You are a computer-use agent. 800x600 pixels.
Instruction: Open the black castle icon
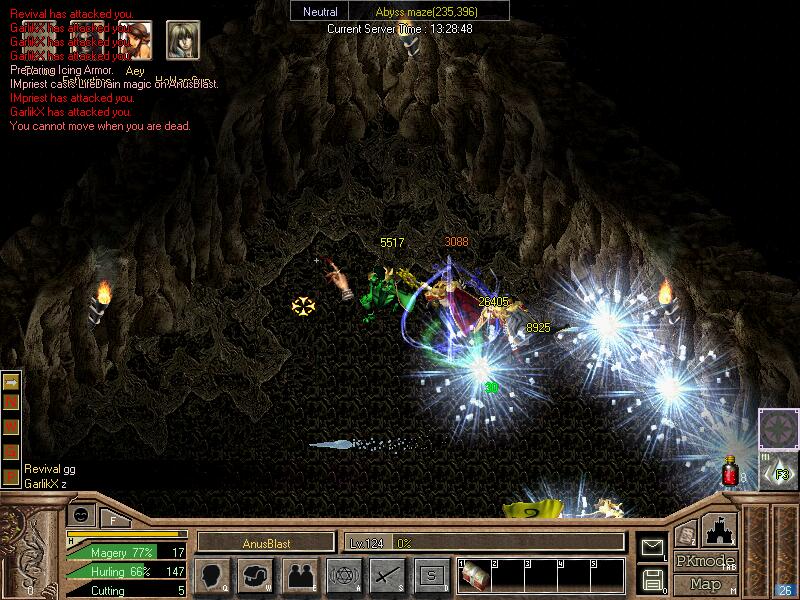[721, 529]
